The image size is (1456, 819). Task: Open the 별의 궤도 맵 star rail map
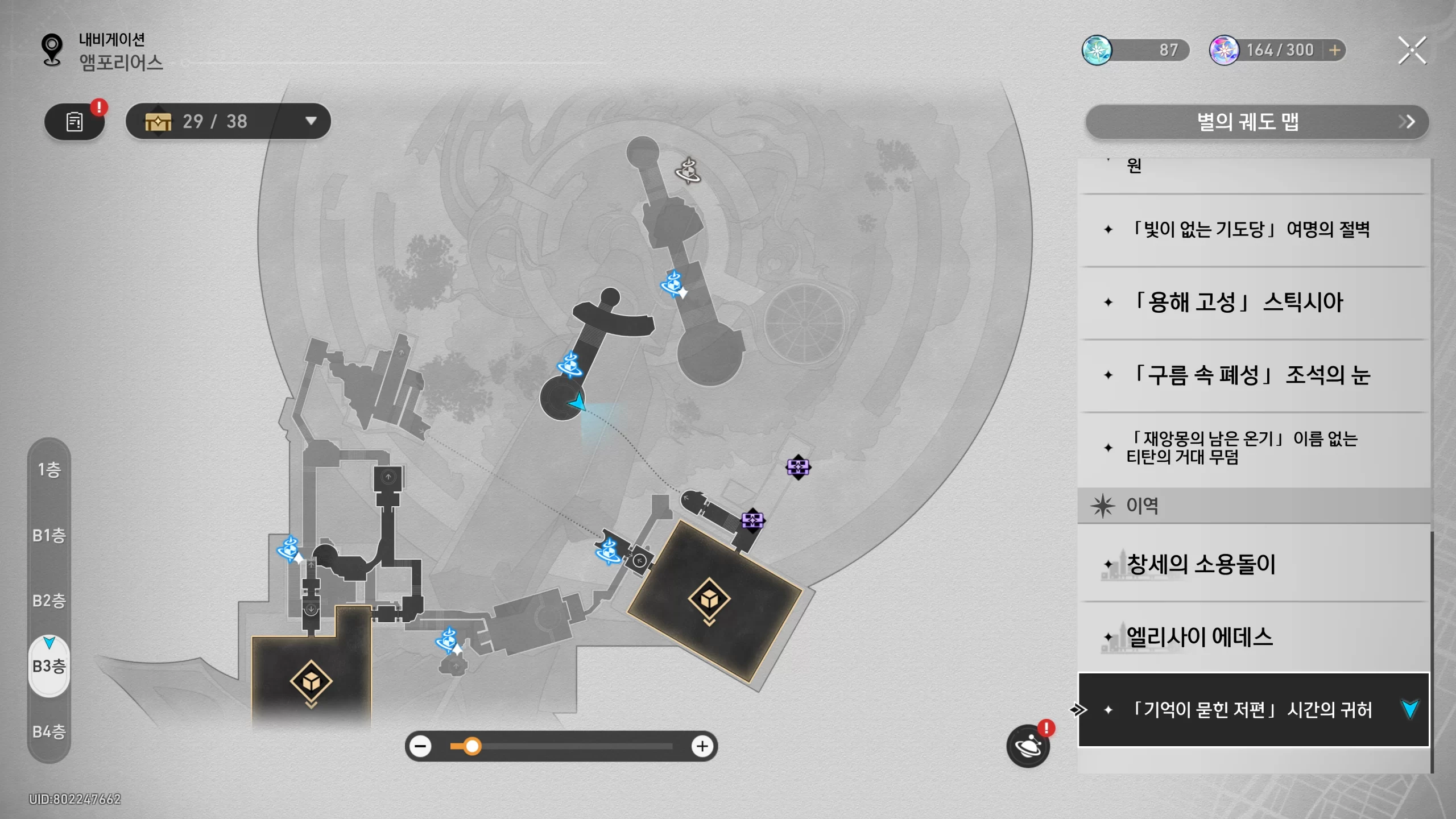click(x=1256, y=122)
